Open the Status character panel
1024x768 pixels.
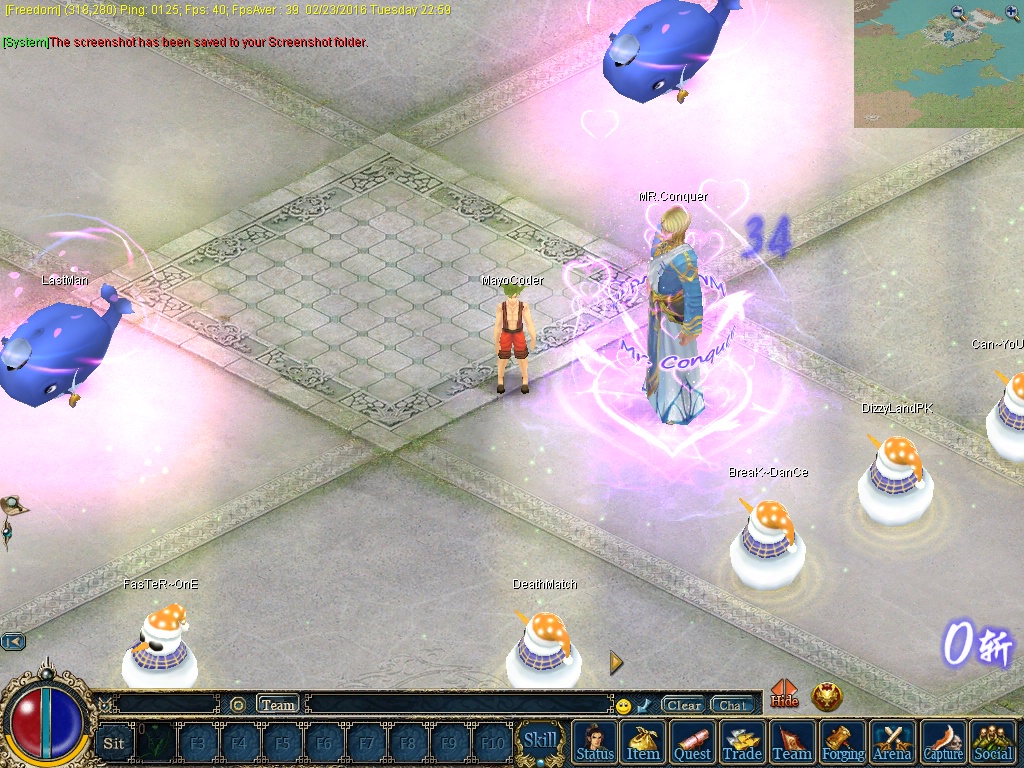point(595,742)
